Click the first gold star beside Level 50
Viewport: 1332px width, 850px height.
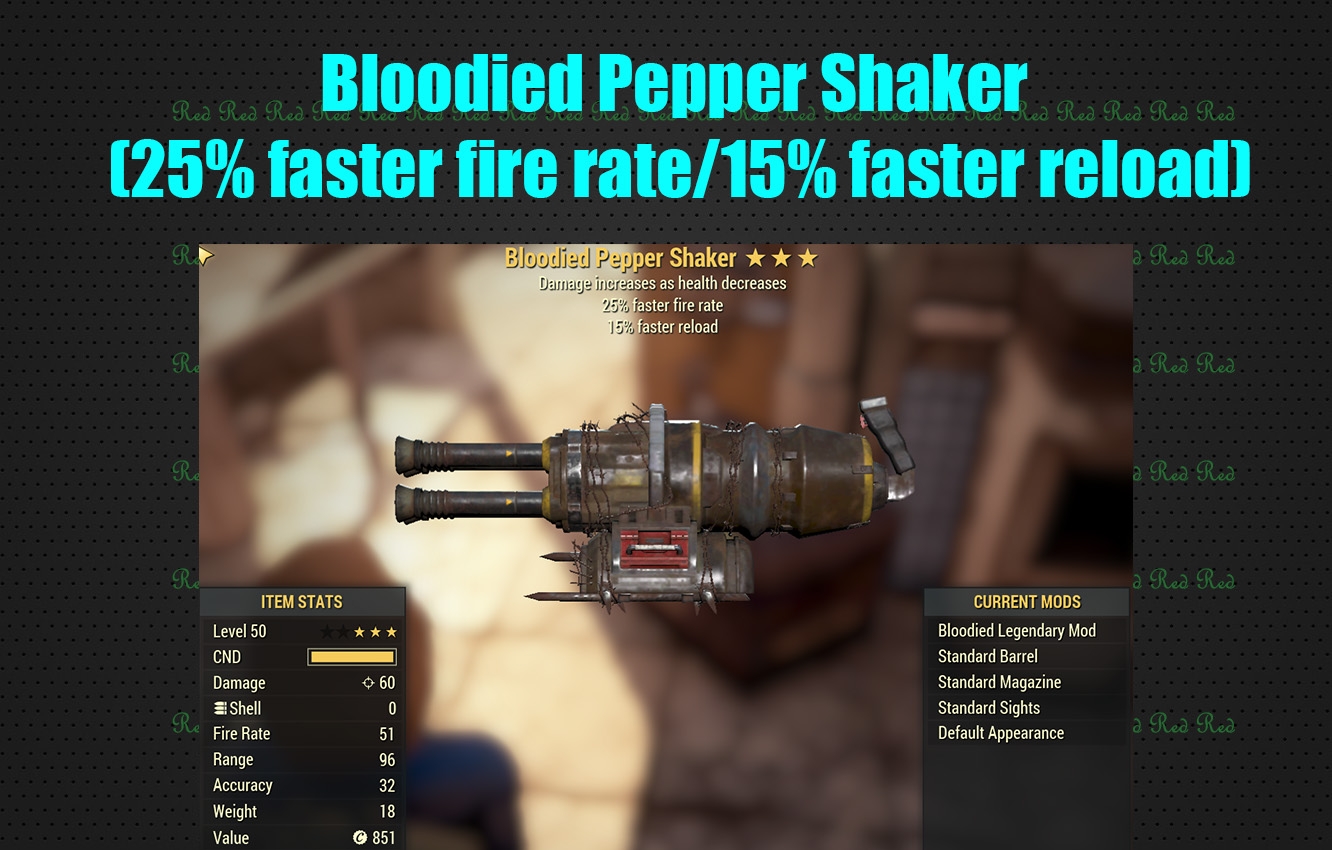tap(358, 631)
